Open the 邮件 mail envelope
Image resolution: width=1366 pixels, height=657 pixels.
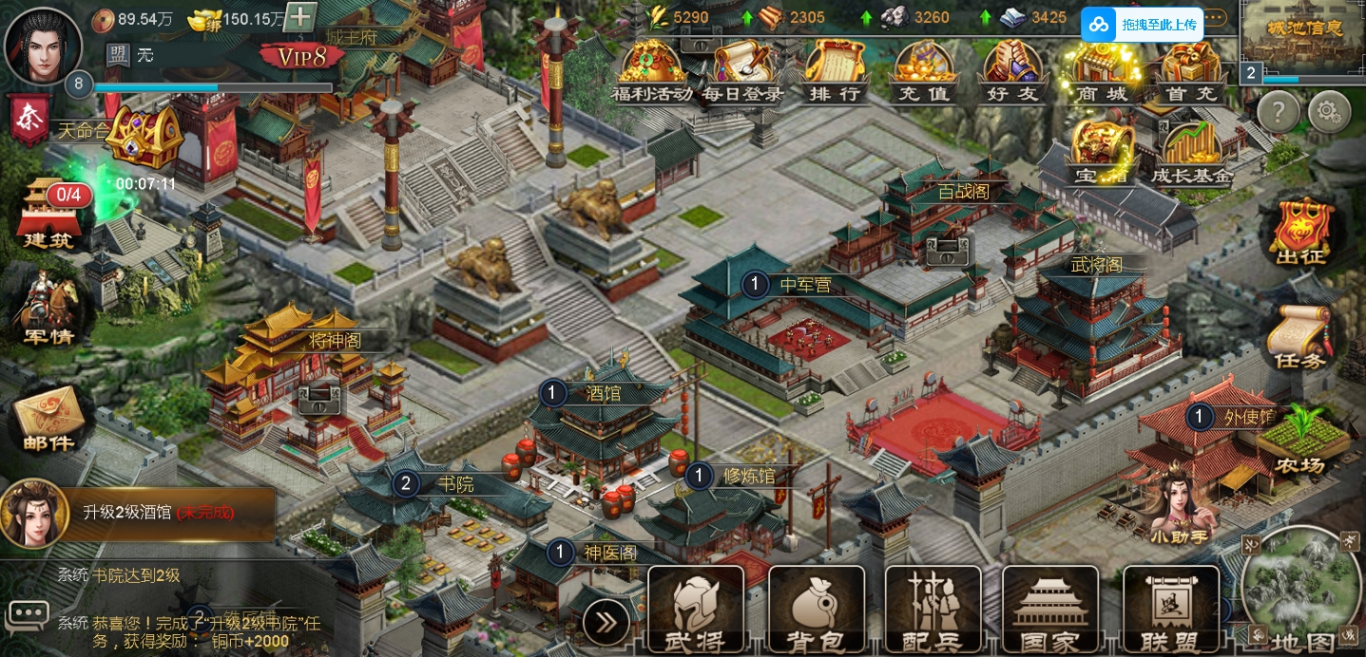coord(48,420)
